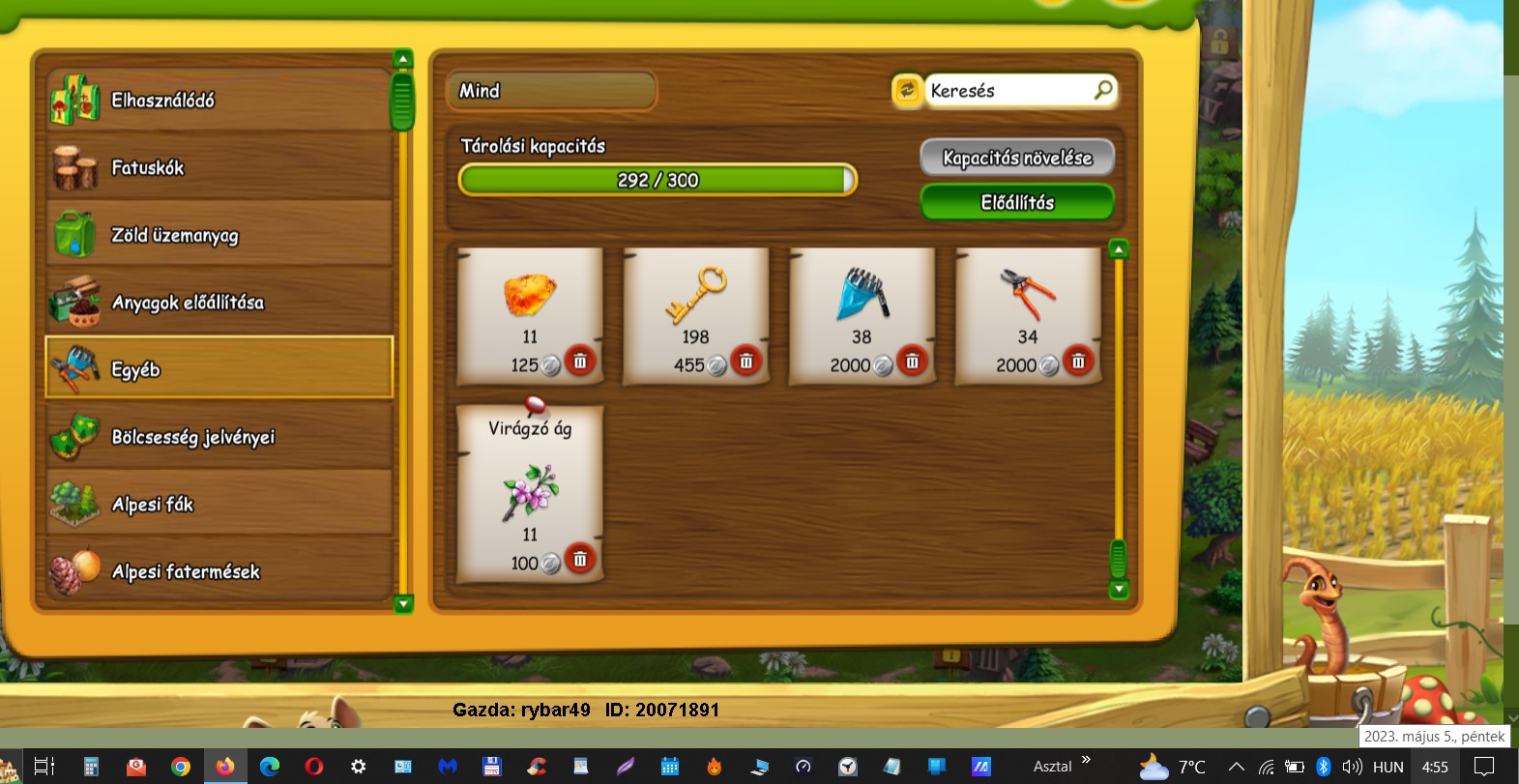Screen dimensions: 1519x784
Task: Switch to Zöld üzemanyag category
Action: (x=219, y=235)
